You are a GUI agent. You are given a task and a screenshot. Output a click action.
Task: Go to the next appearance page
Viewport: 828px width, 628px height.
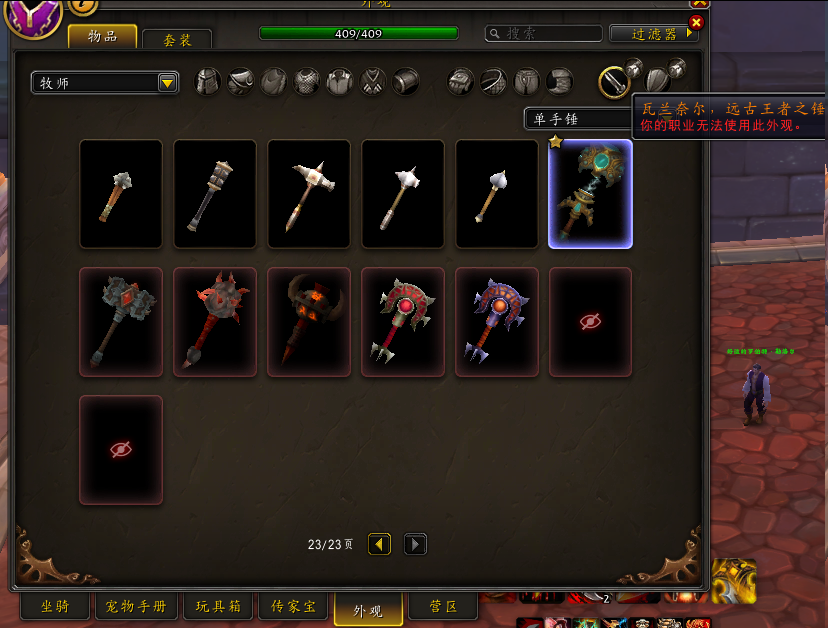(415, 544)
